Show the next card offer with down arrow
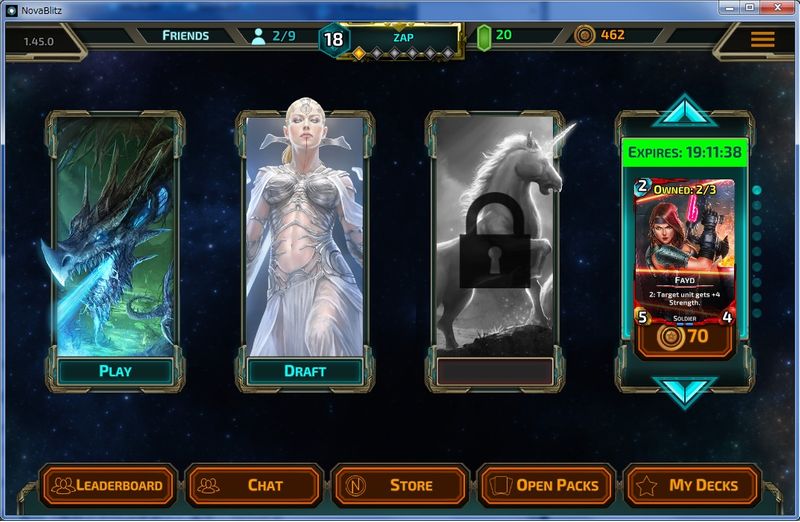The width and height of the screenshot is (800, 522). click(x=685, y=391)
